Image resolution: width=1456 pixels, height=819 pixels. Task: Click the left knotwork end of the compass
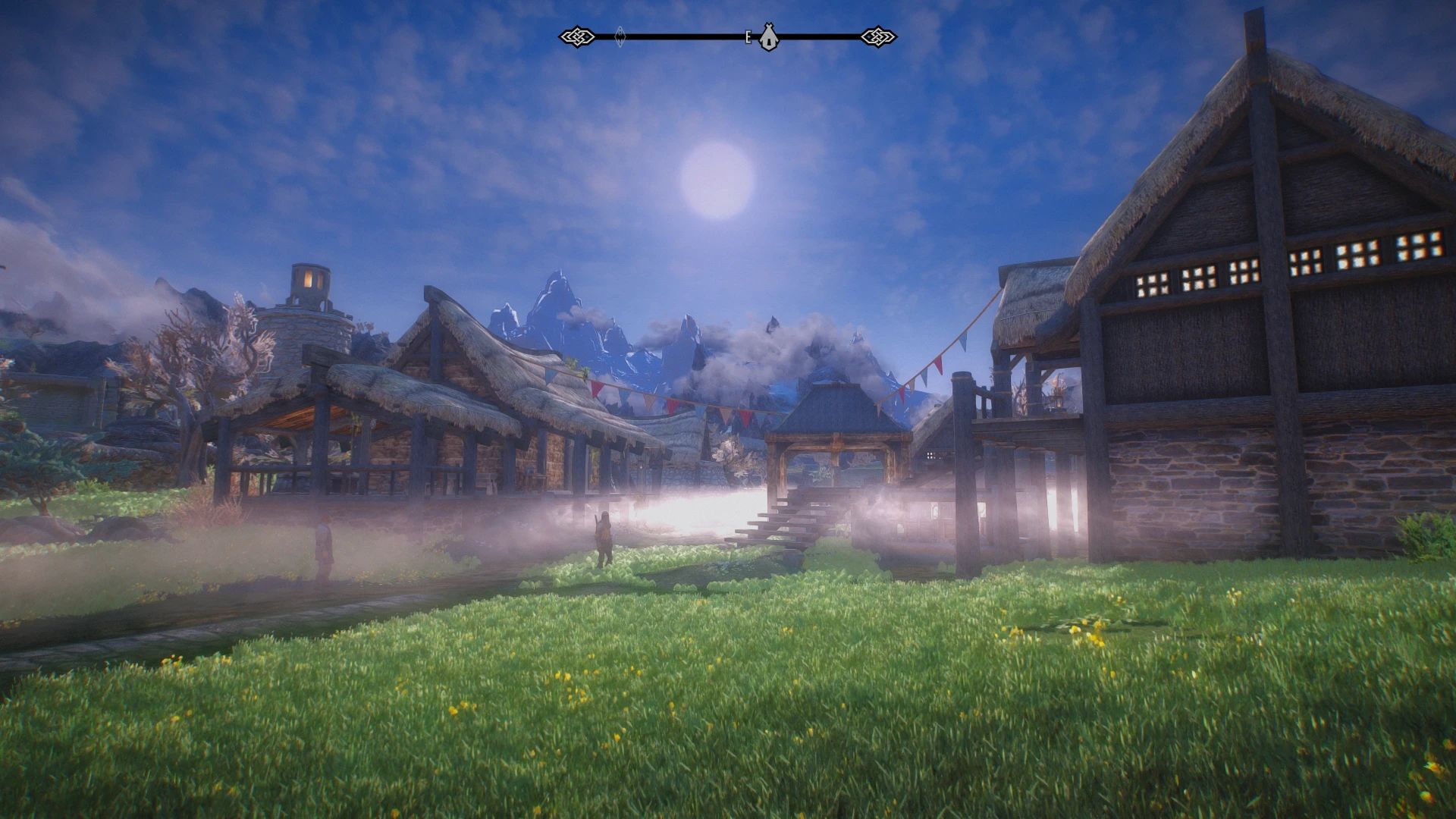(x=576, y=35)
